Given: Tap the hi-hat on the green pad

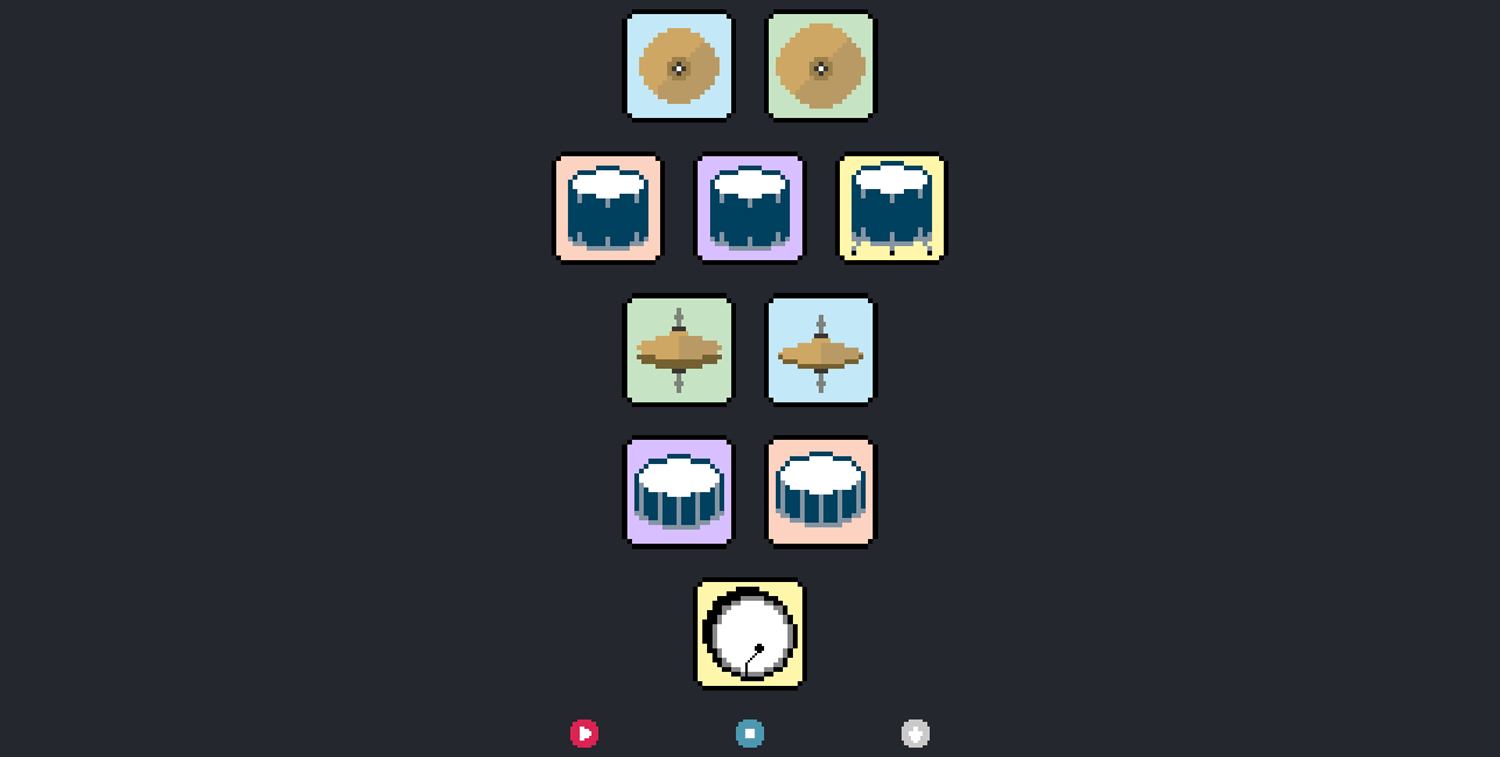Looking at the screenshot, I should click(679, 349).
